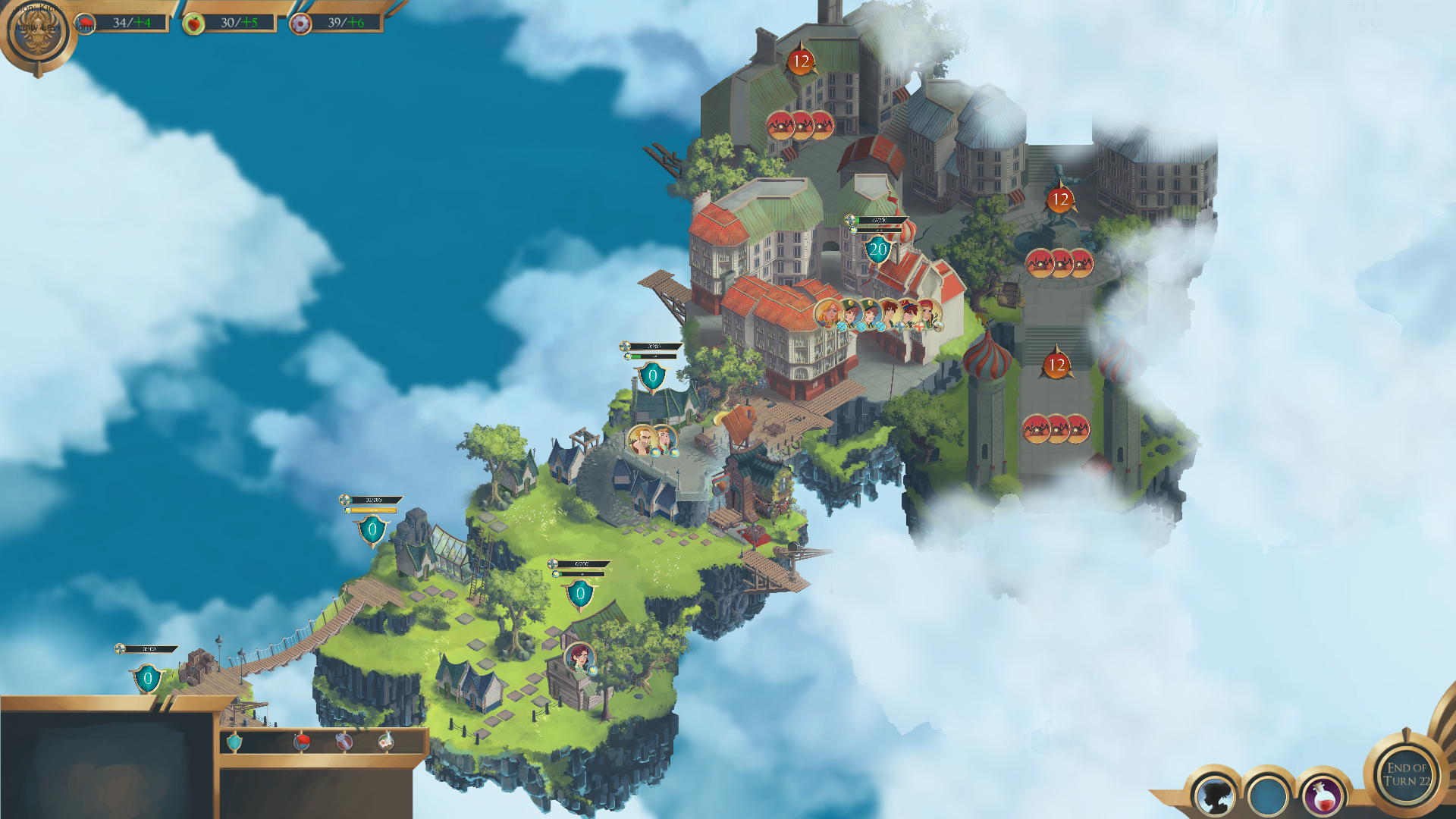Open the letter icon in the bottom panel
Viewport: 1456px width, 819px height.
[387, 742]
